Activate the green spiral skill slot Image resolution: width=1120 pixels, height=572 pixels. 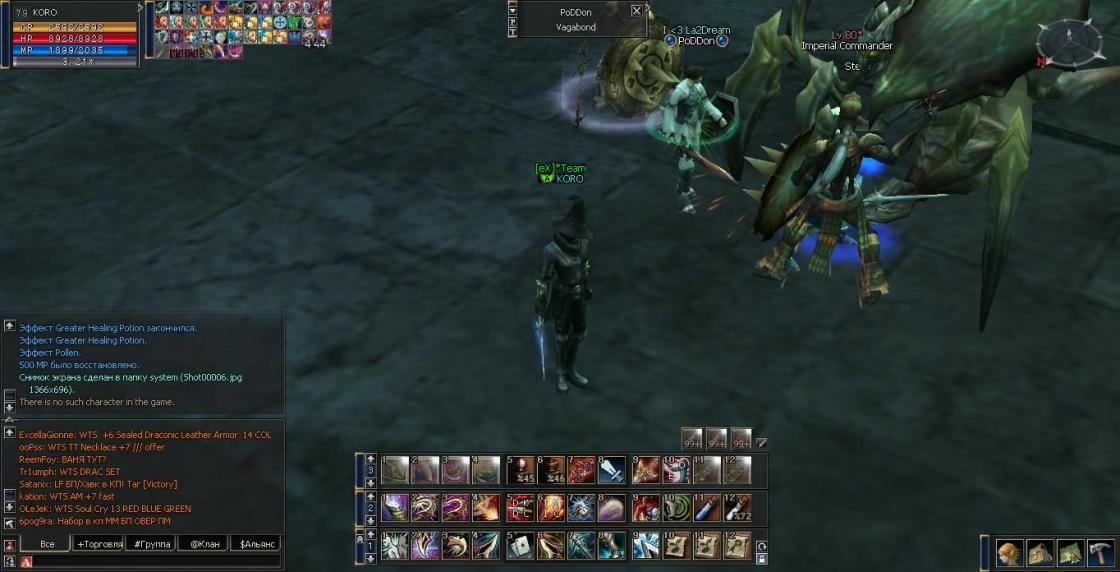(x=675, y=507)
